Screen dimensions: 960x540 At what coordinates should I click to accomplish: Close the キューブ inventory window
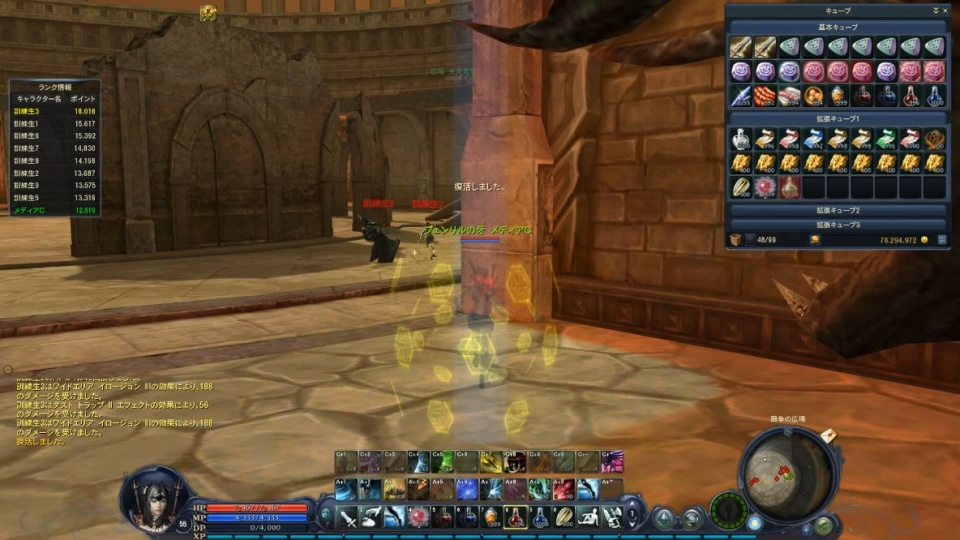tap(944, 10)
